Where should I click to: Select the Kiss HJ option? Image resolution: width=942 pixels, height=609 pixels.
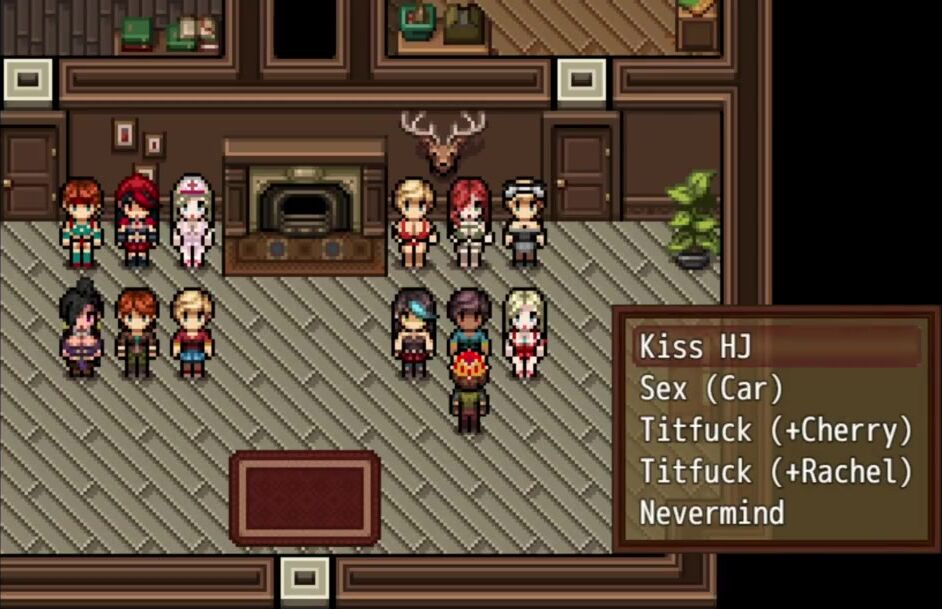(x=696, y=347)
